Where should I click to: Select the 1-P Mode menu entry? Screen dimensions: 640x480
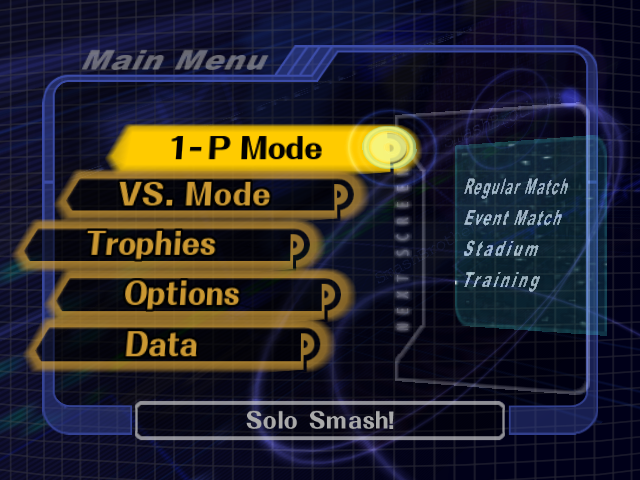tap(246, 149)
